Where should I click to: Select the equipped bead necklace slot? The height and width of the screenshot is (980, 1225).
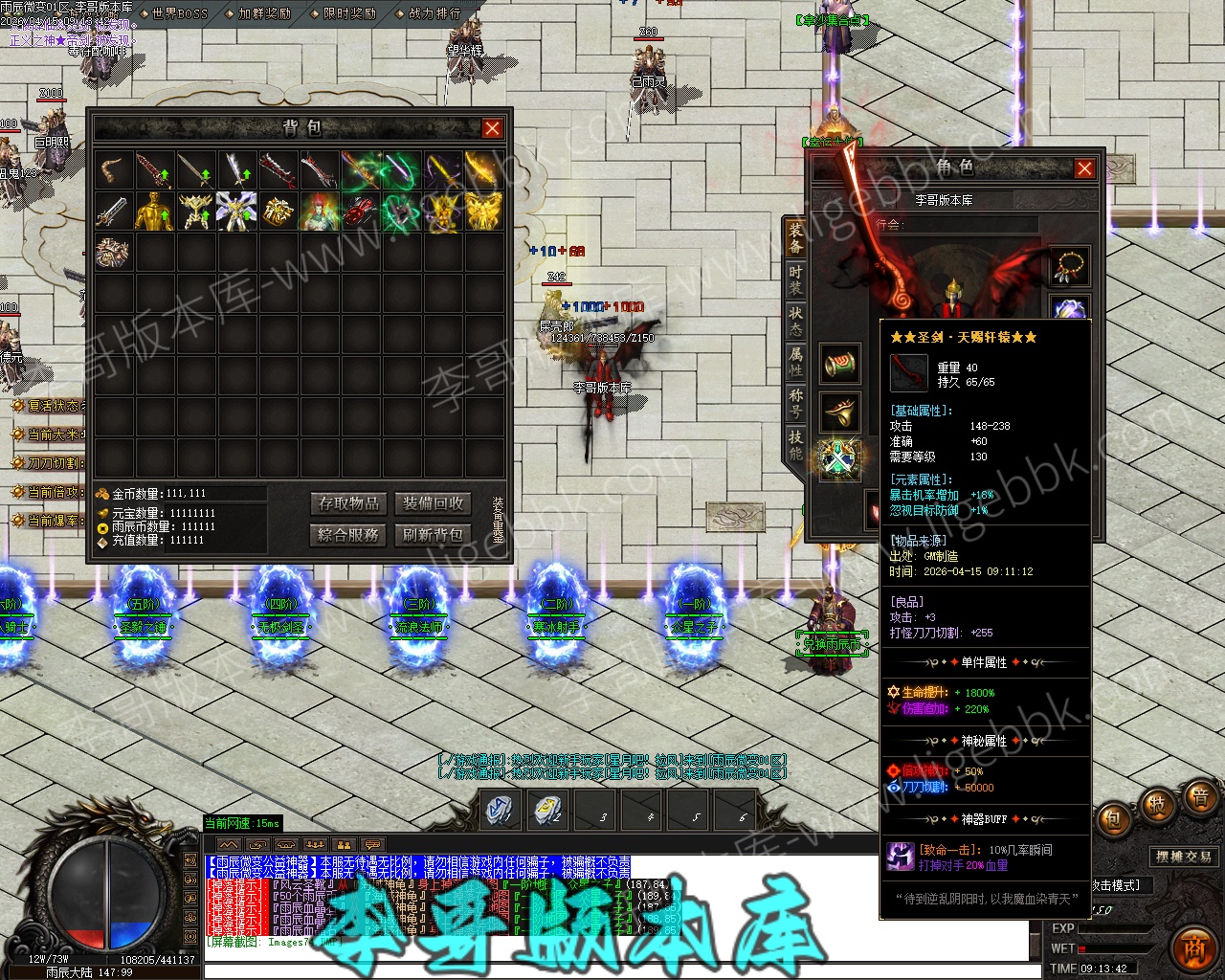(1069, 267)
